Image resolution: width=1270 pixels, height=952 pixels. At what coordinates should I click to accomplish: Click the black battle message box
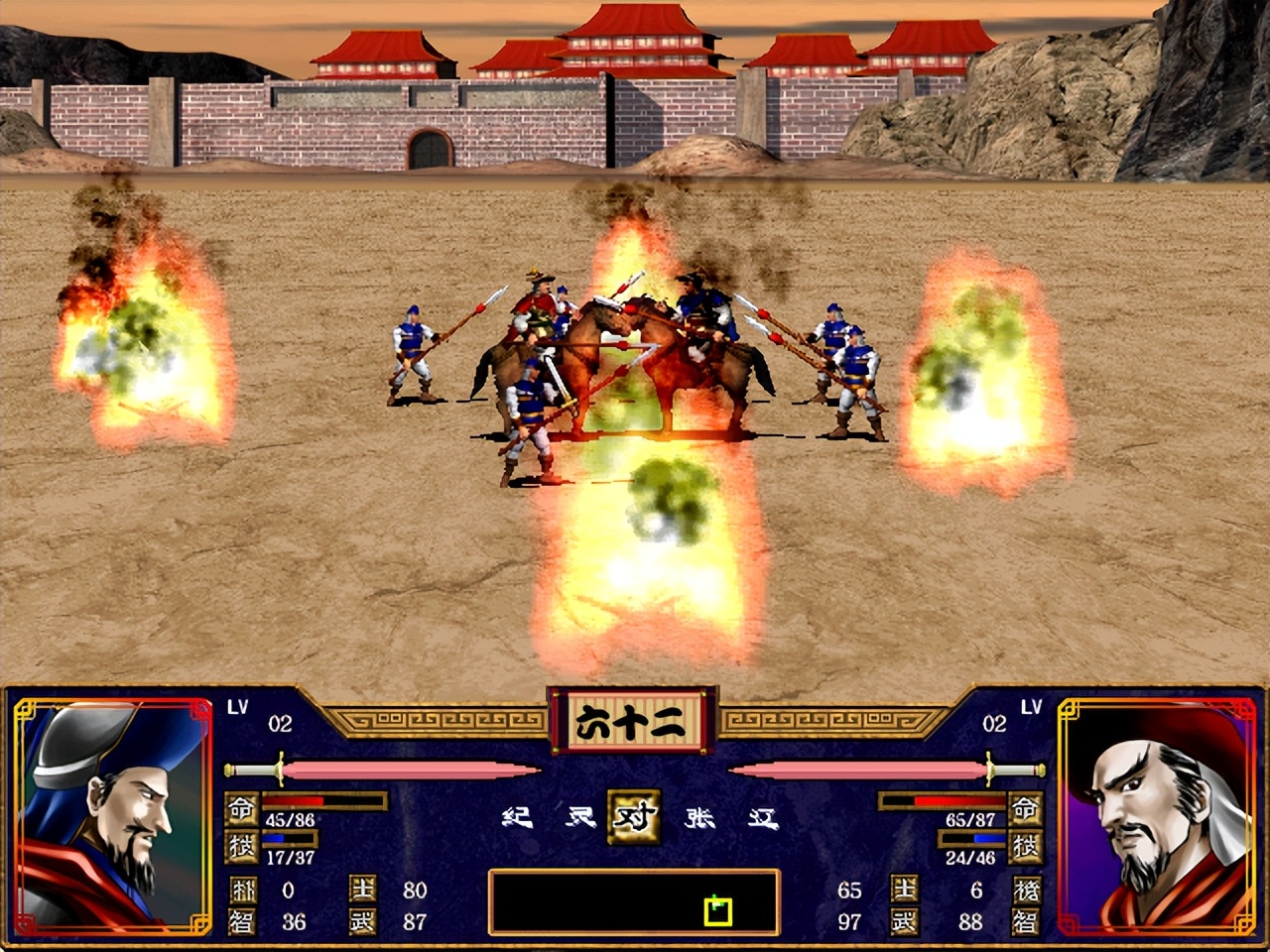click(635, 902)
